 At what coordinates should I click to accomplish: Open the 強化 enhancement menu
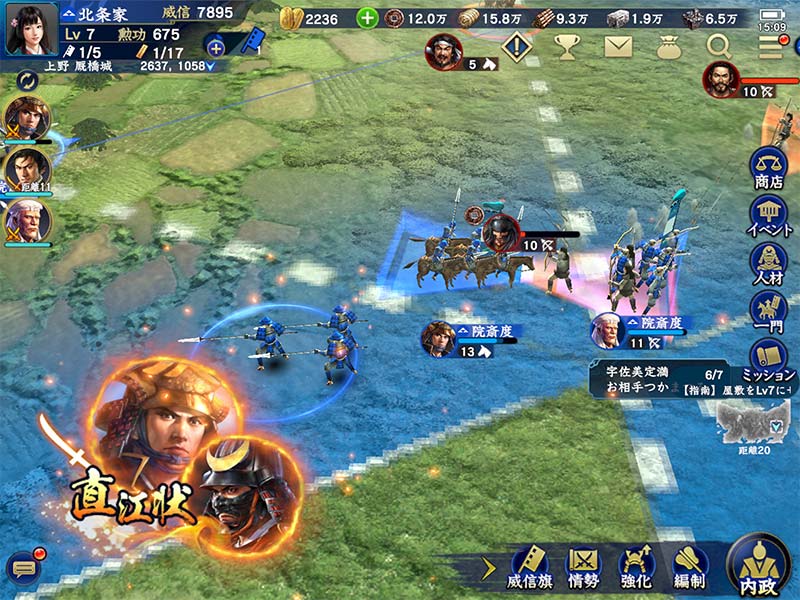636,567
